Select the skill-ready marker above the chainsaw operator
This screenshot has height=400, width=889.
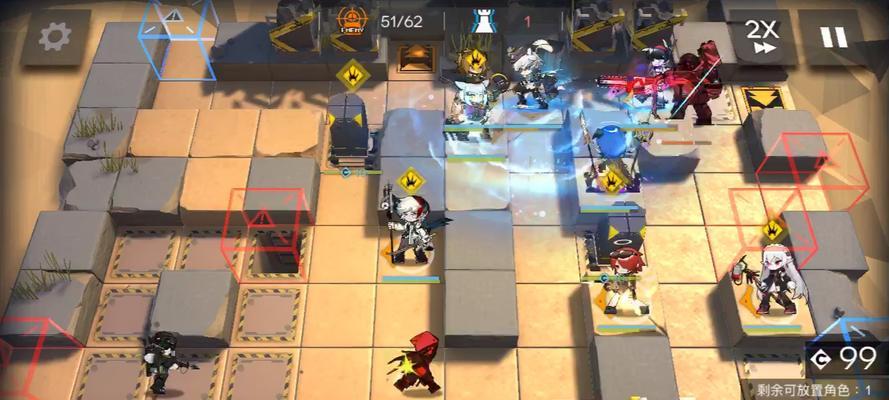point(771,229)
